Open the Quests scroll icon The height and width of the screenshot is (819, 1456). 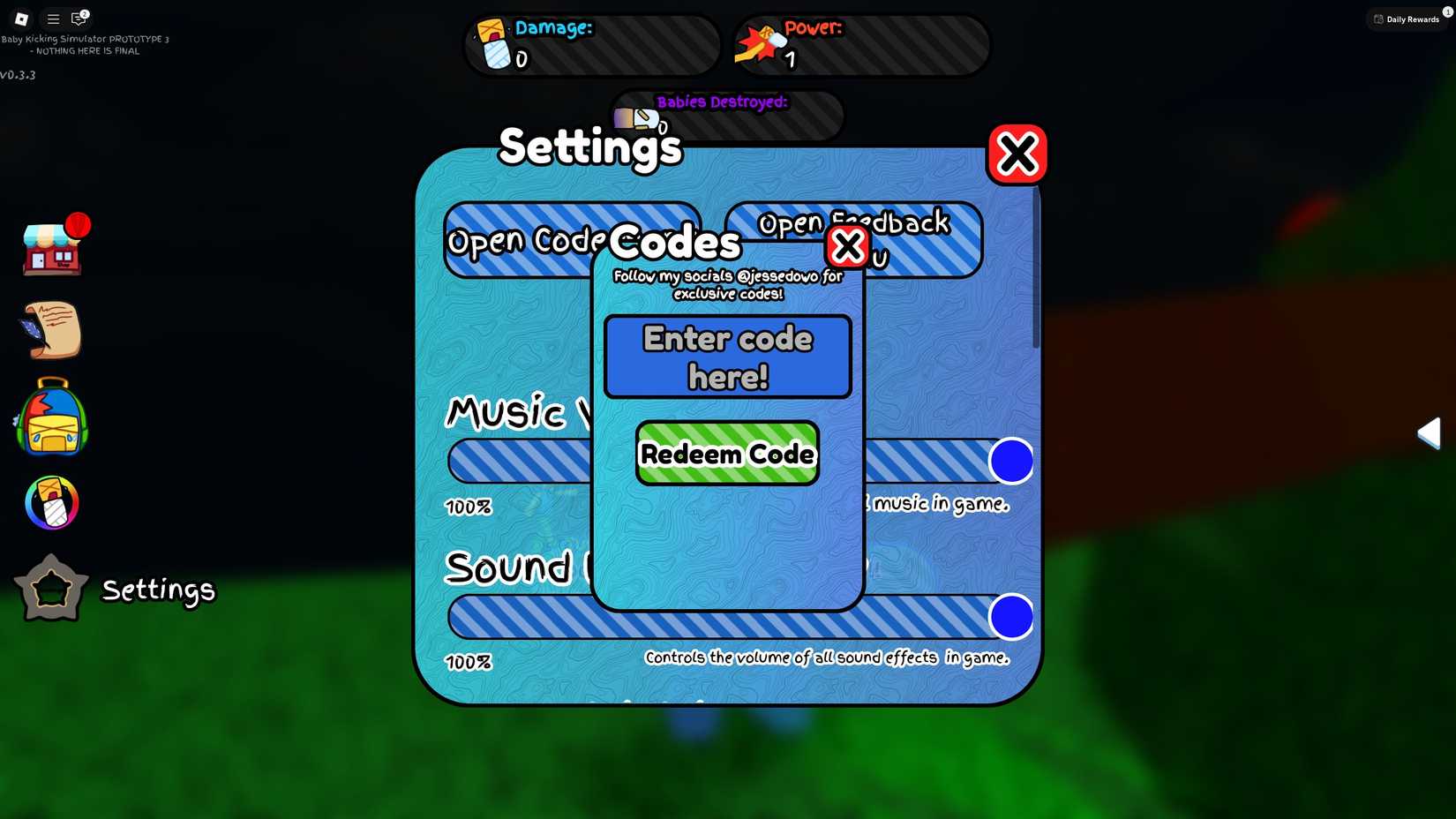50,331
